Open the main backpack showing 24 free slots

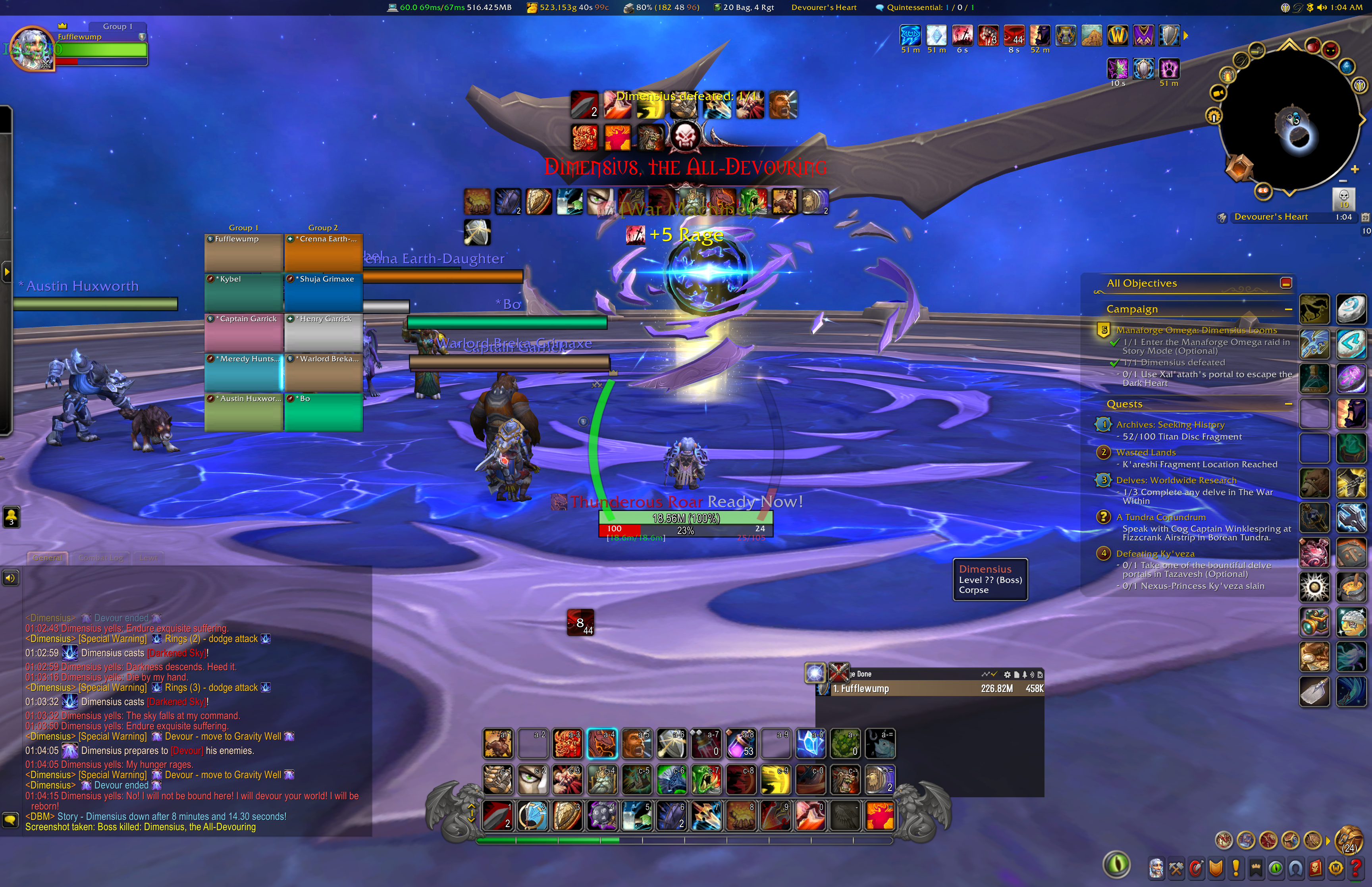[x=1349, y=840]
